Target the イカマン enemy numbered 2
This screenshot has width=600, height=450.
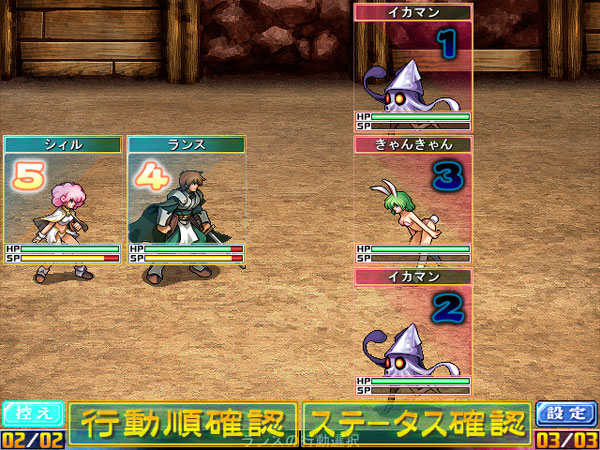click(x=413, y=330)
